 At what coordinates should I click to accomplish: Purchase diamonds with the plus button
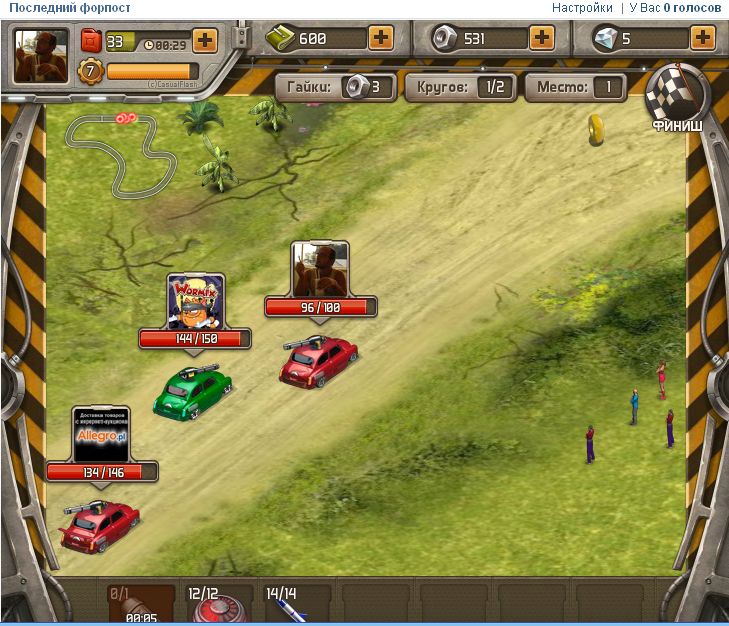click(703, 39)
